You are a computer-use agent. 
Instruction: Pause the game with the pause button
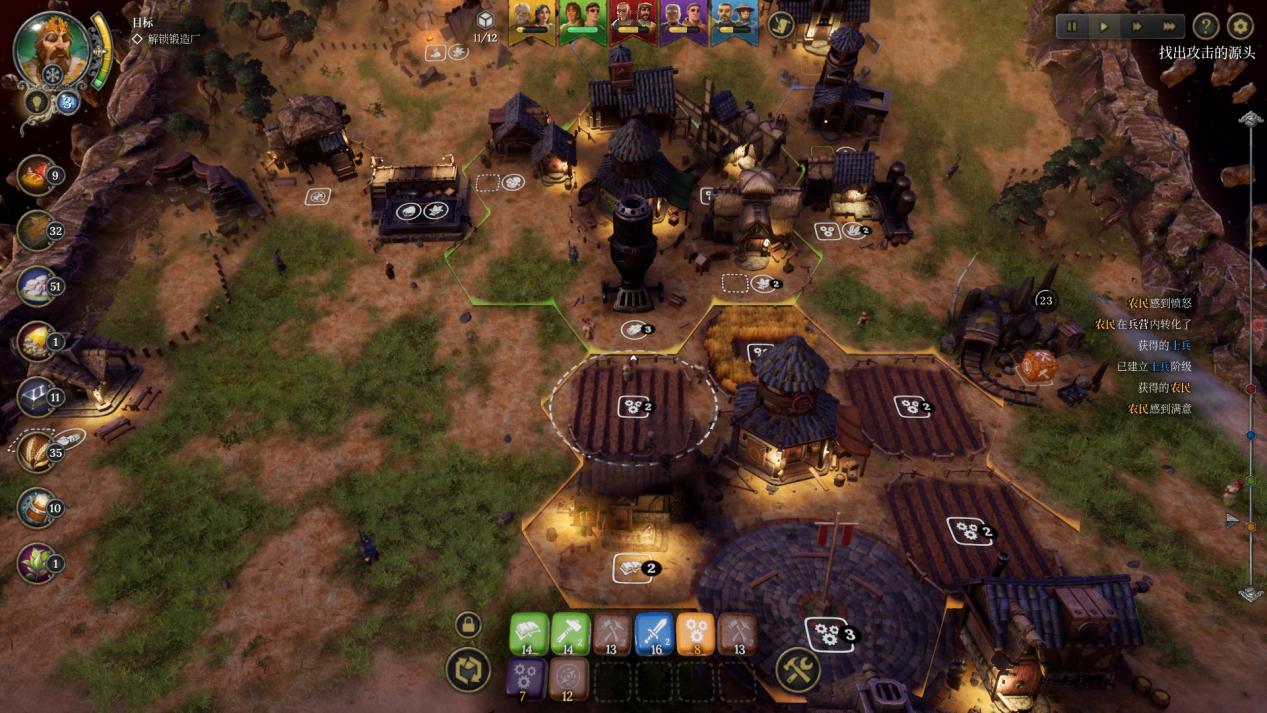click(1073, 27)
